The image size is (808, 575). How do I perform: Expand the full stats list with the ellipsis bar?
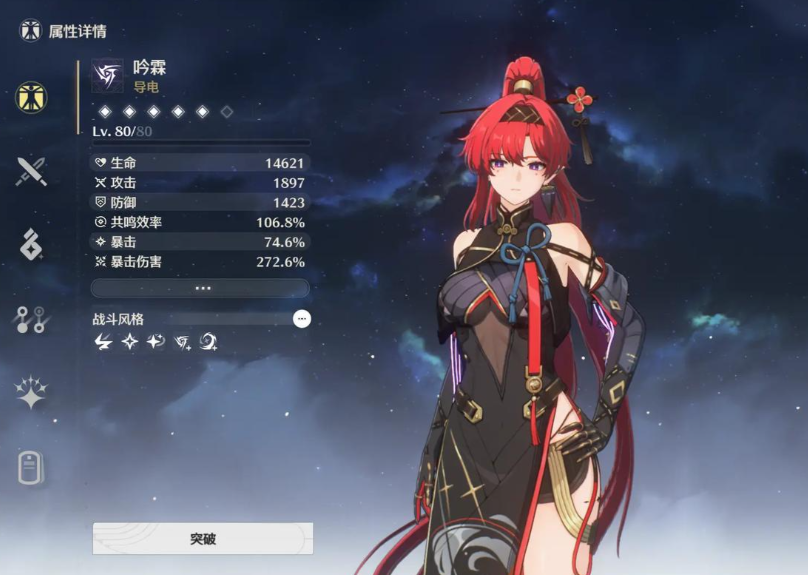[200, 288]
